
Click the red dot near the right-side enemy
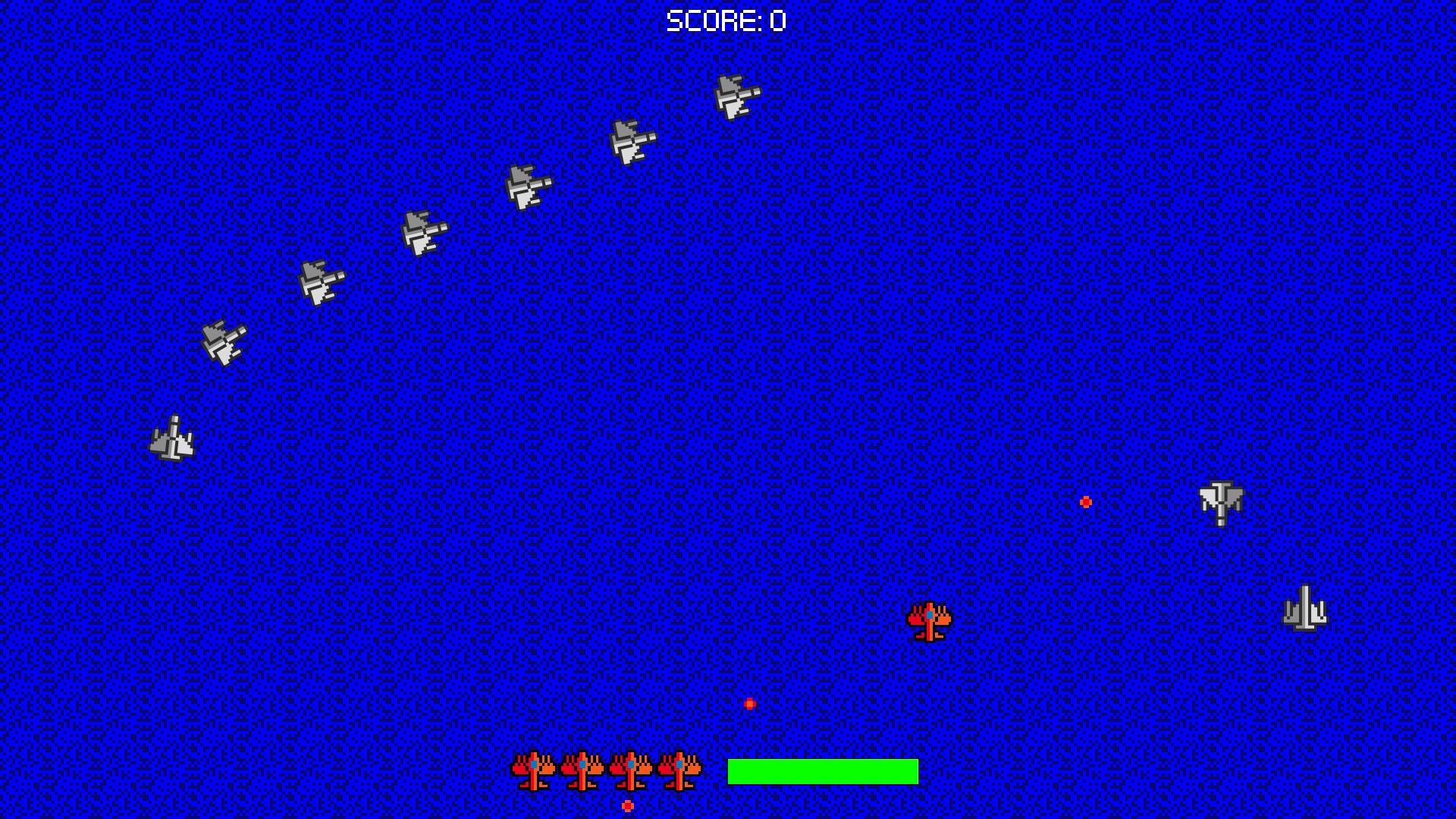pyautogui.click(x=1086, y=500)
